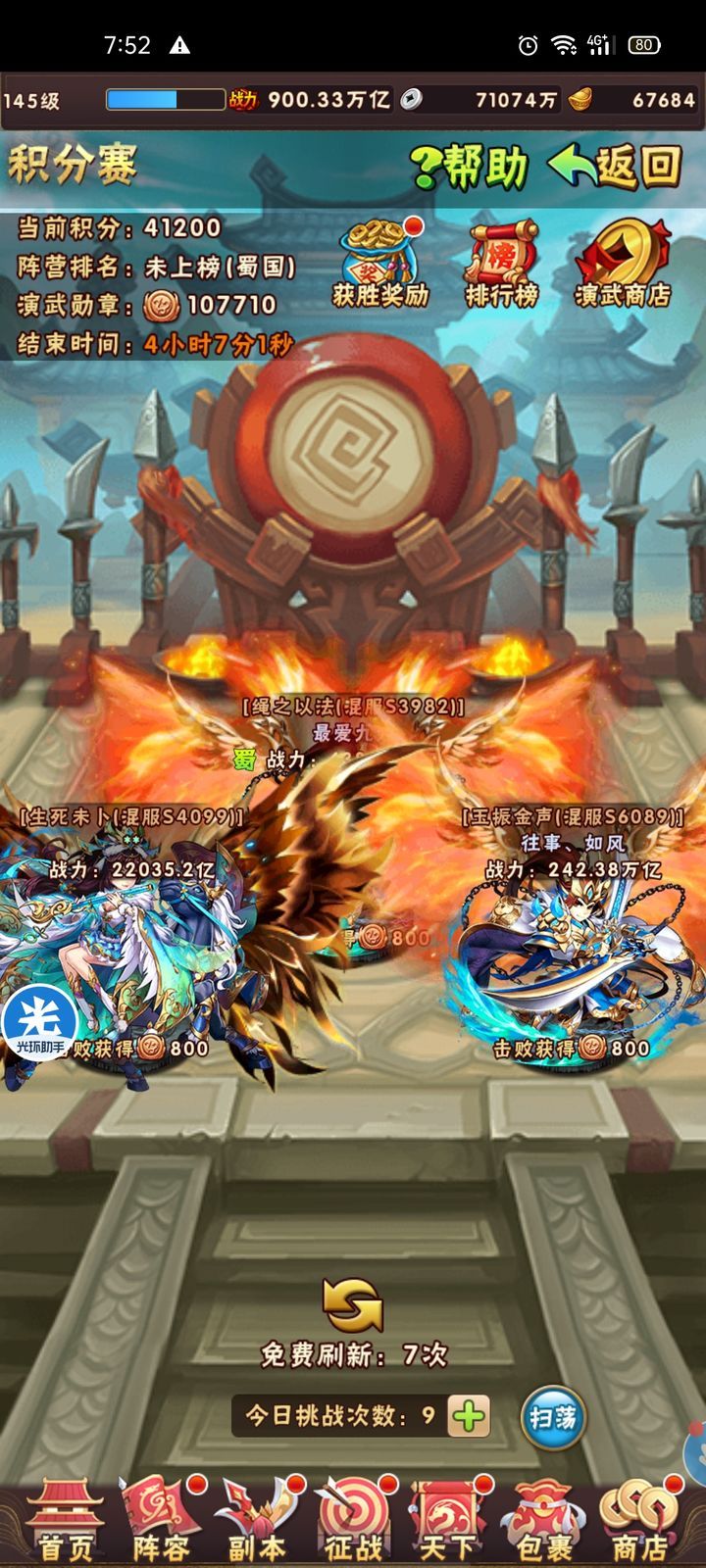Screen dimensions: 706x1568
Task: Open the 帮助 help page
Action: click(471, 167)
